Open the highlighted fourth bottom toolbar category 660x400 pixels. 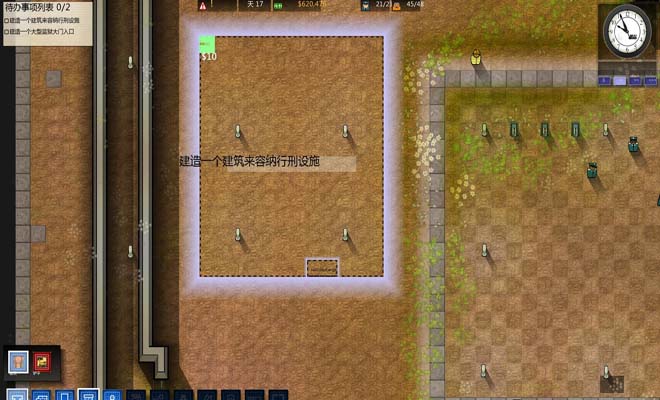click(x=88, y=395)
